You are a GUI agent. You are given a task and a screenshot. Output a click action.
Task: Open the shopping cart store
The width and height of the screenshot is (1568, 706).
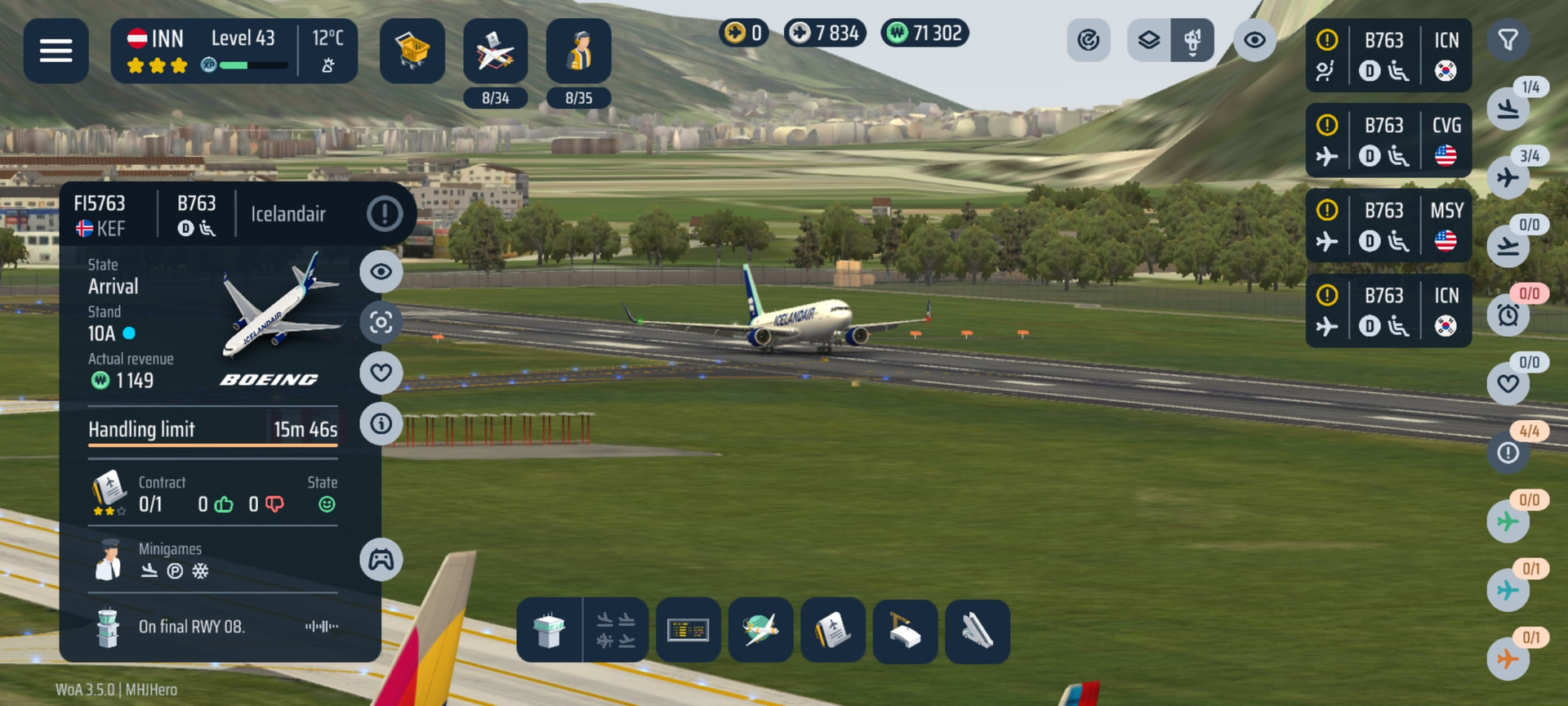coord(412,51)
